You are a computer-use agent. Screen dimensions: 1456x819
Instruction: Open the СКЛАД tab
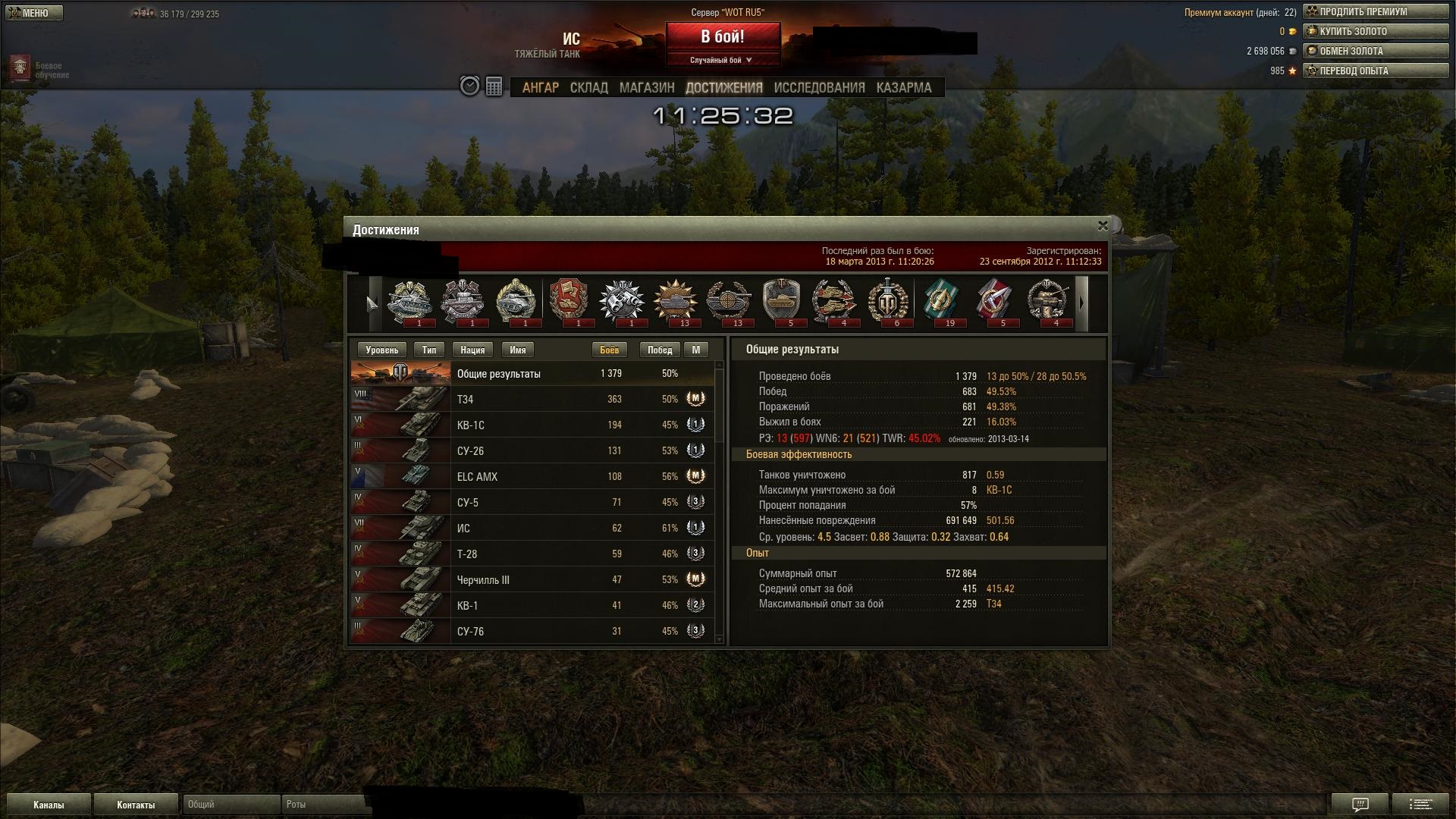pos(588,88)
